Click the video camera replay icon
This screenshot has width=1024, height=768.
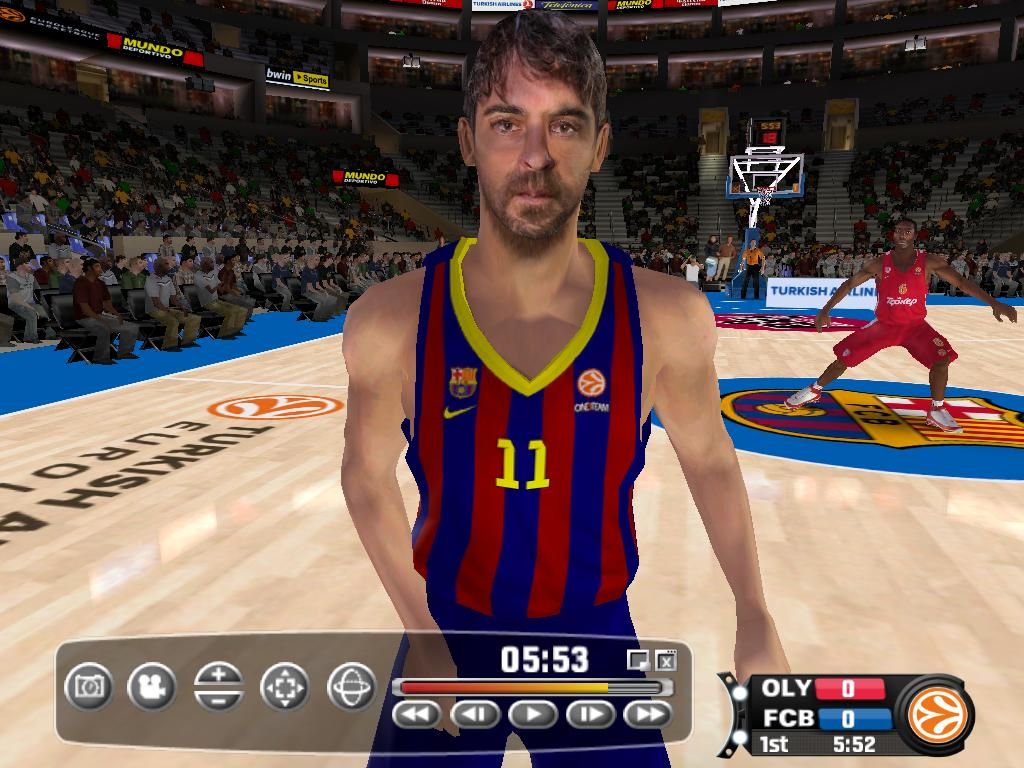tap(152, 687)
